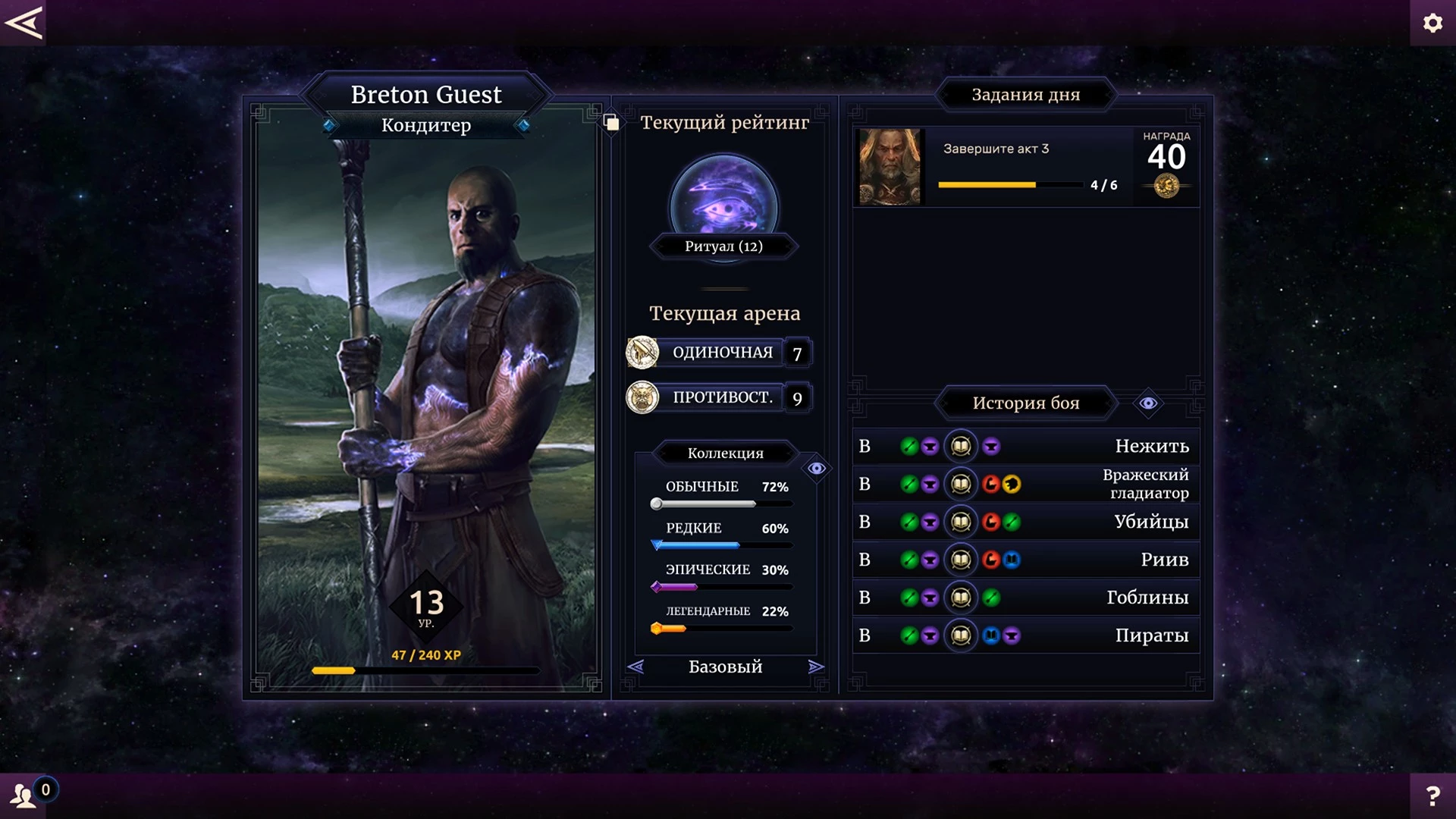Open the Завершите акт 3 daily quest
The image size is (1456, 819).
pyautogui.click(x=1026, y=167)
